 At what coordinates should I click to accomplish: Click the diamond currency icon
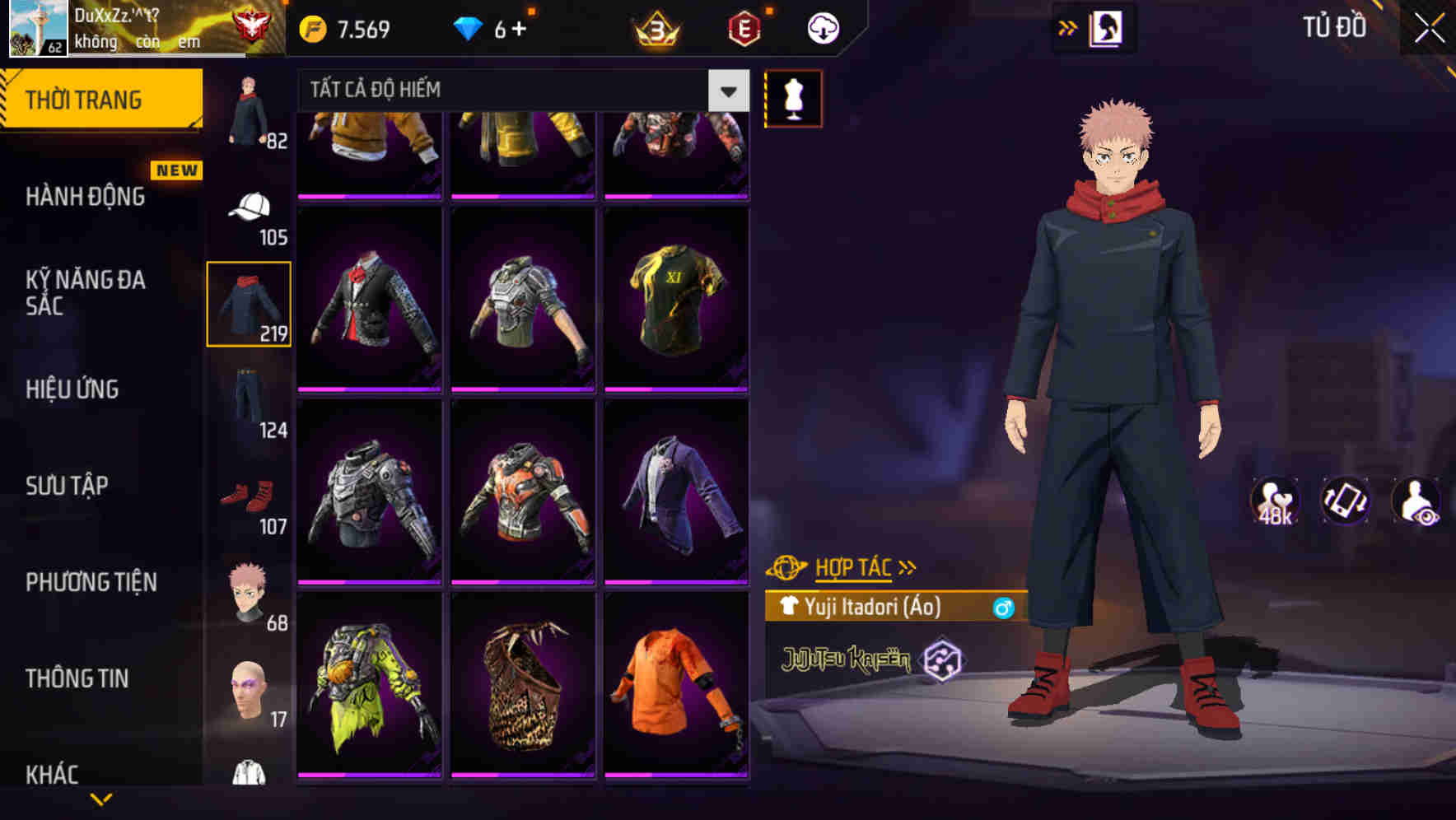click(x=469, y=27)
